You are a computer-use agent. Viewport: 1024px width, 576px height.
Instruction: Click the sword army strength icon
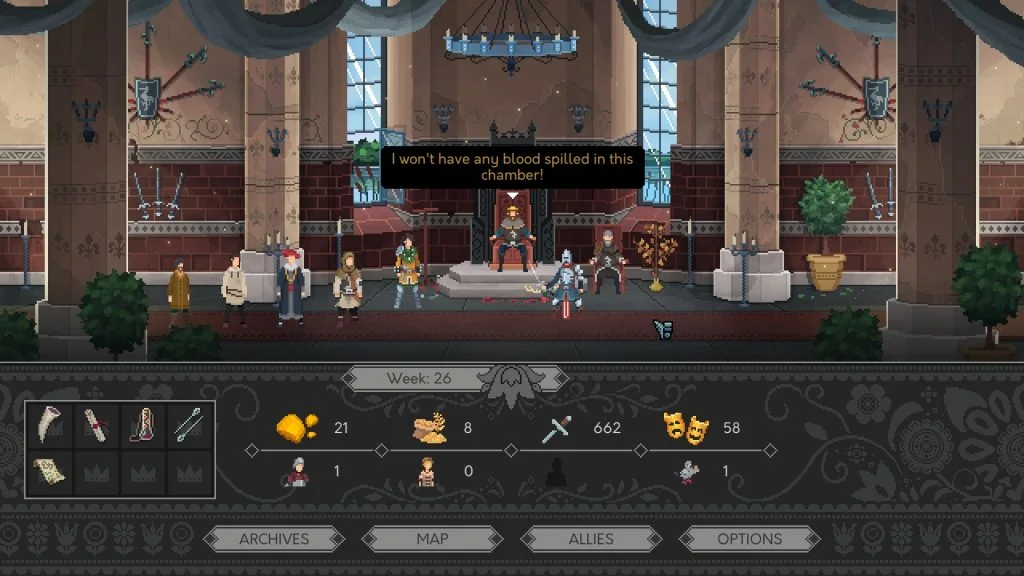tap(556, 429)
